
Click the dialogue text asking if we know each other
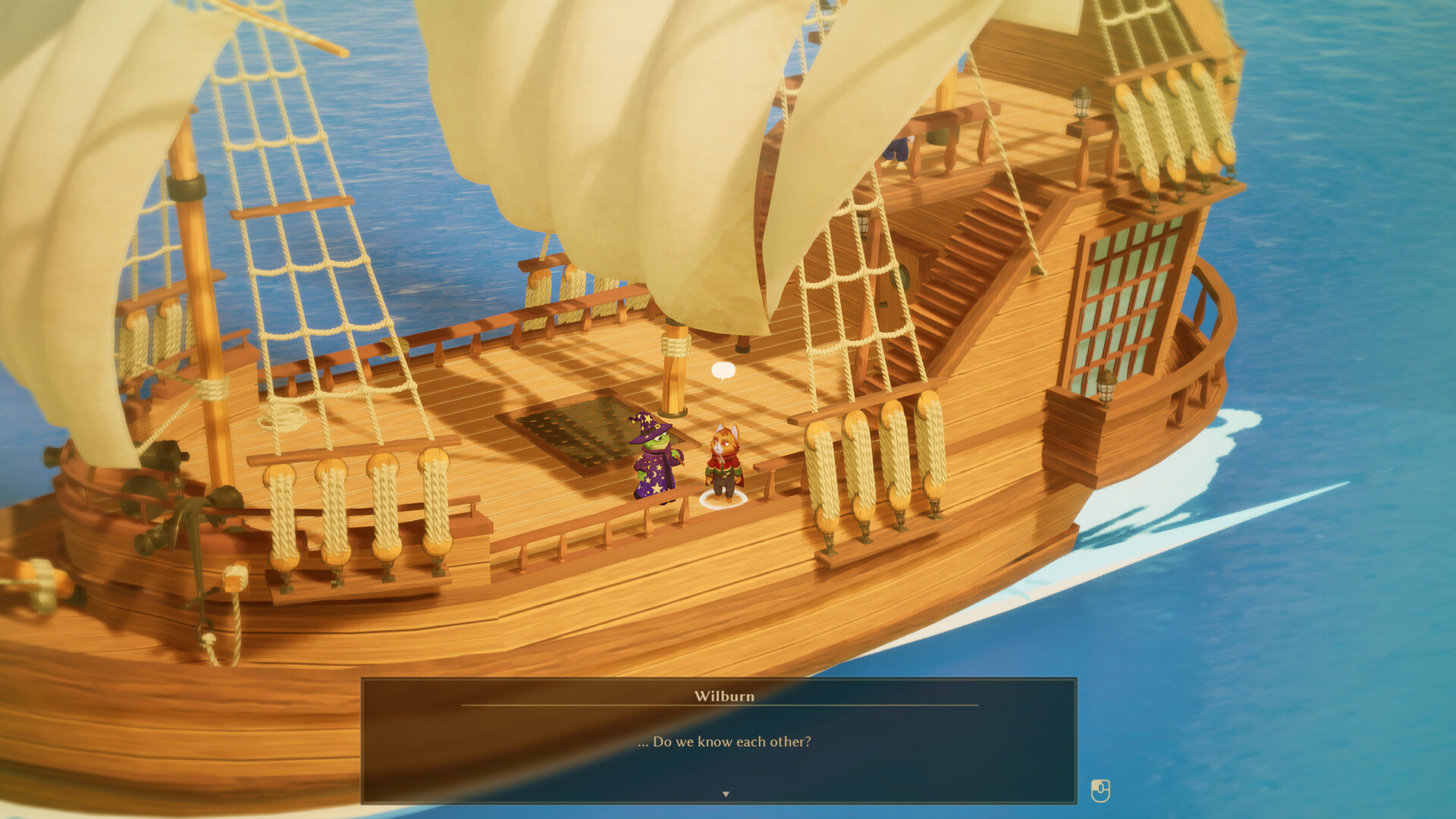(x=726, y=743)
